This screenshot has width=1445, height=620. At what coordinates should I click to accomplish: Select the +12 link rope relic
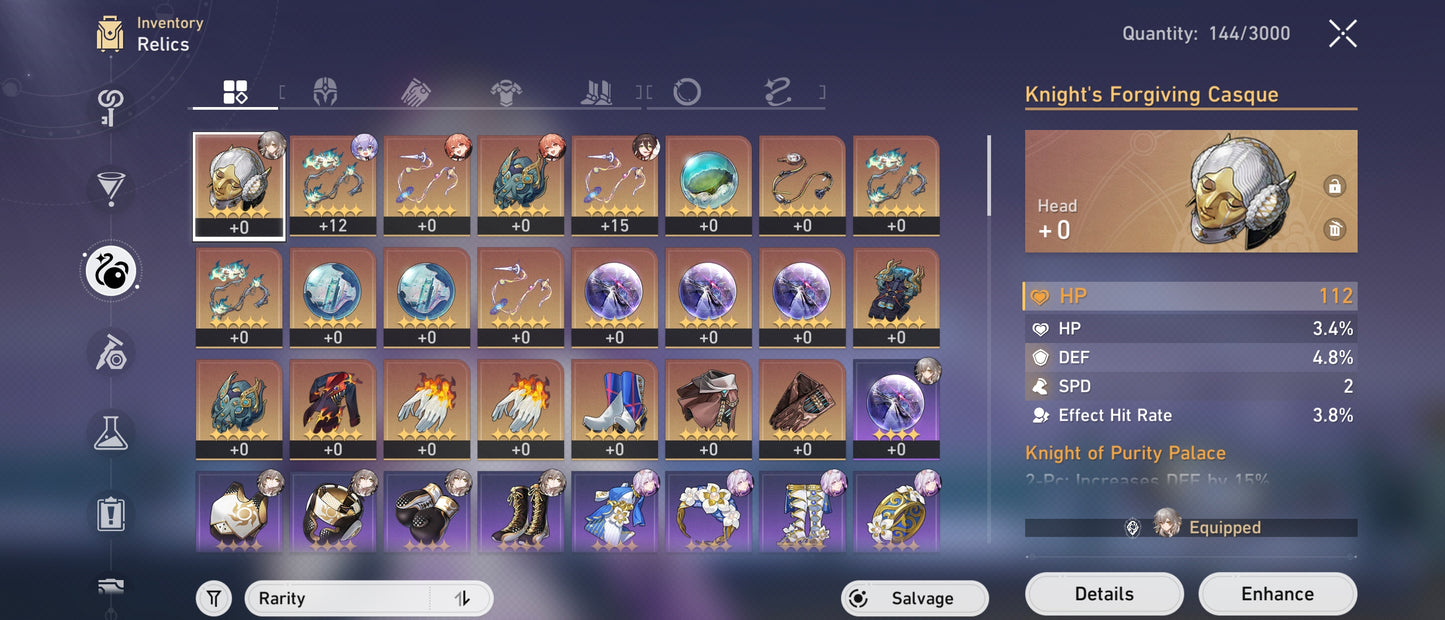click(332, 187)
